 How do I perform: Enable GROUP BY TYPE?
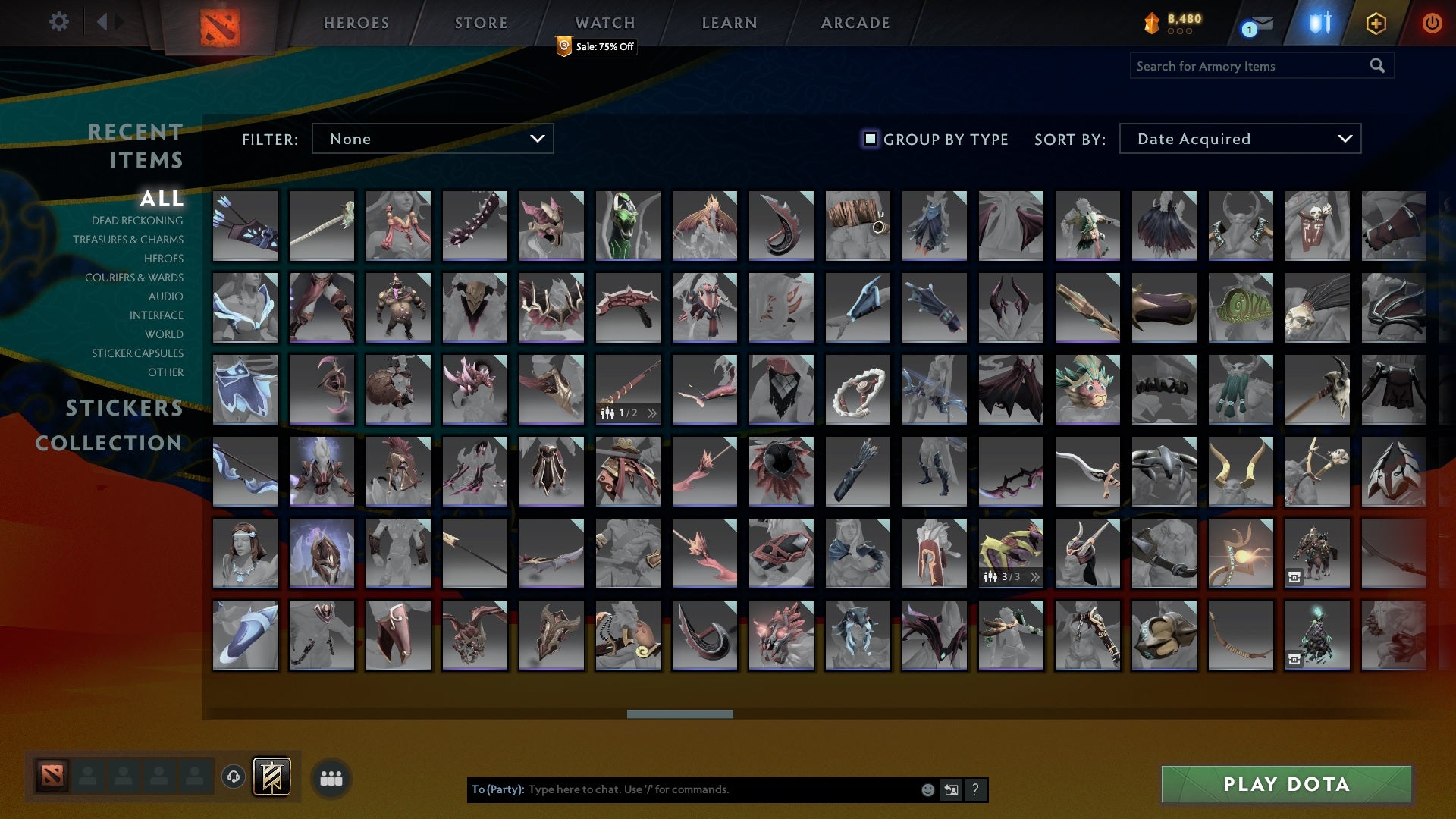[x=869, y=139]
